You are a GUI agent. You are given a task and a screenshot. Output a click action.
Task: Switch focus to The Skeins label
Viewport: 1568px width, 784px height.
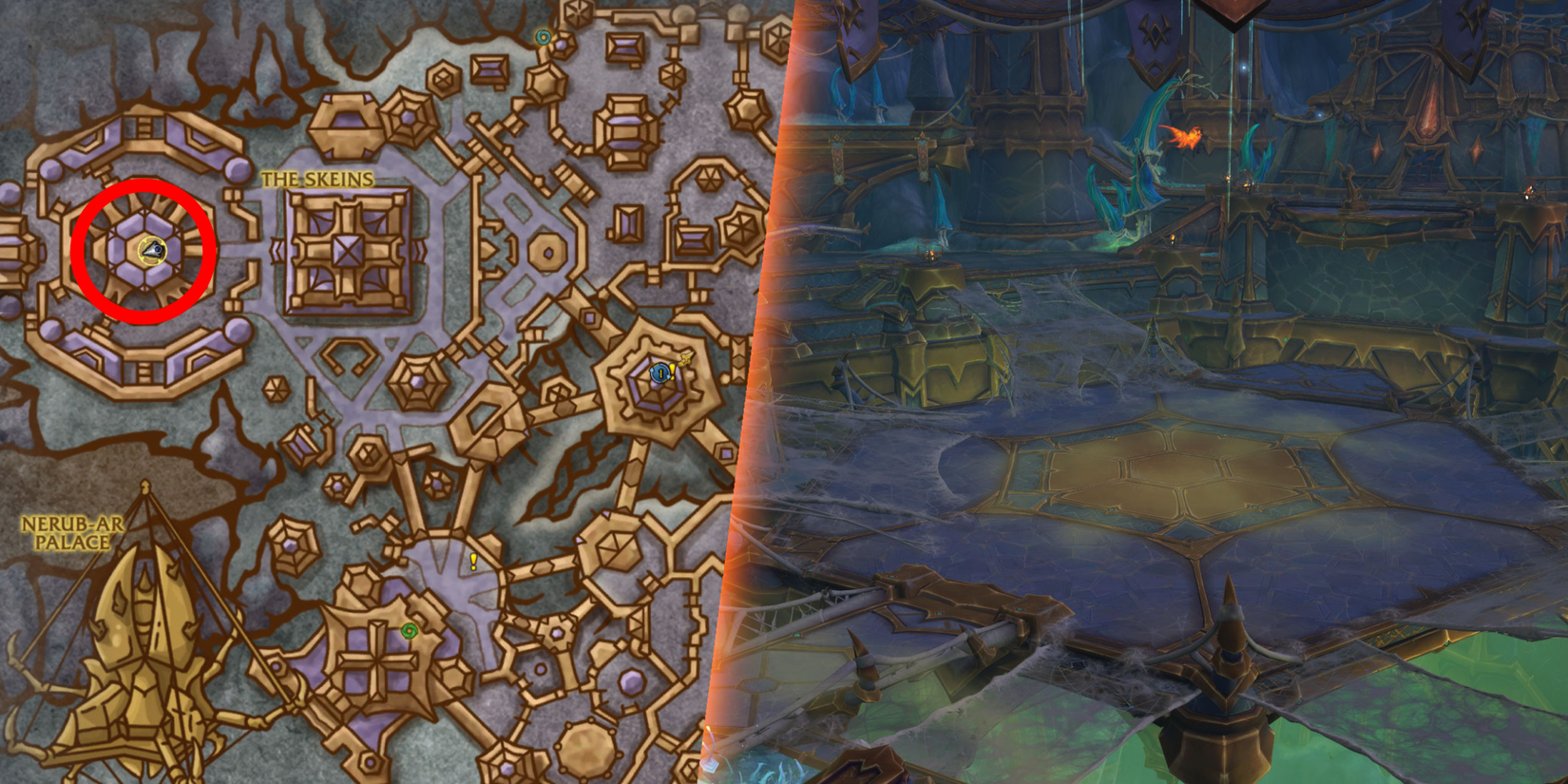[x=316, y=177]
